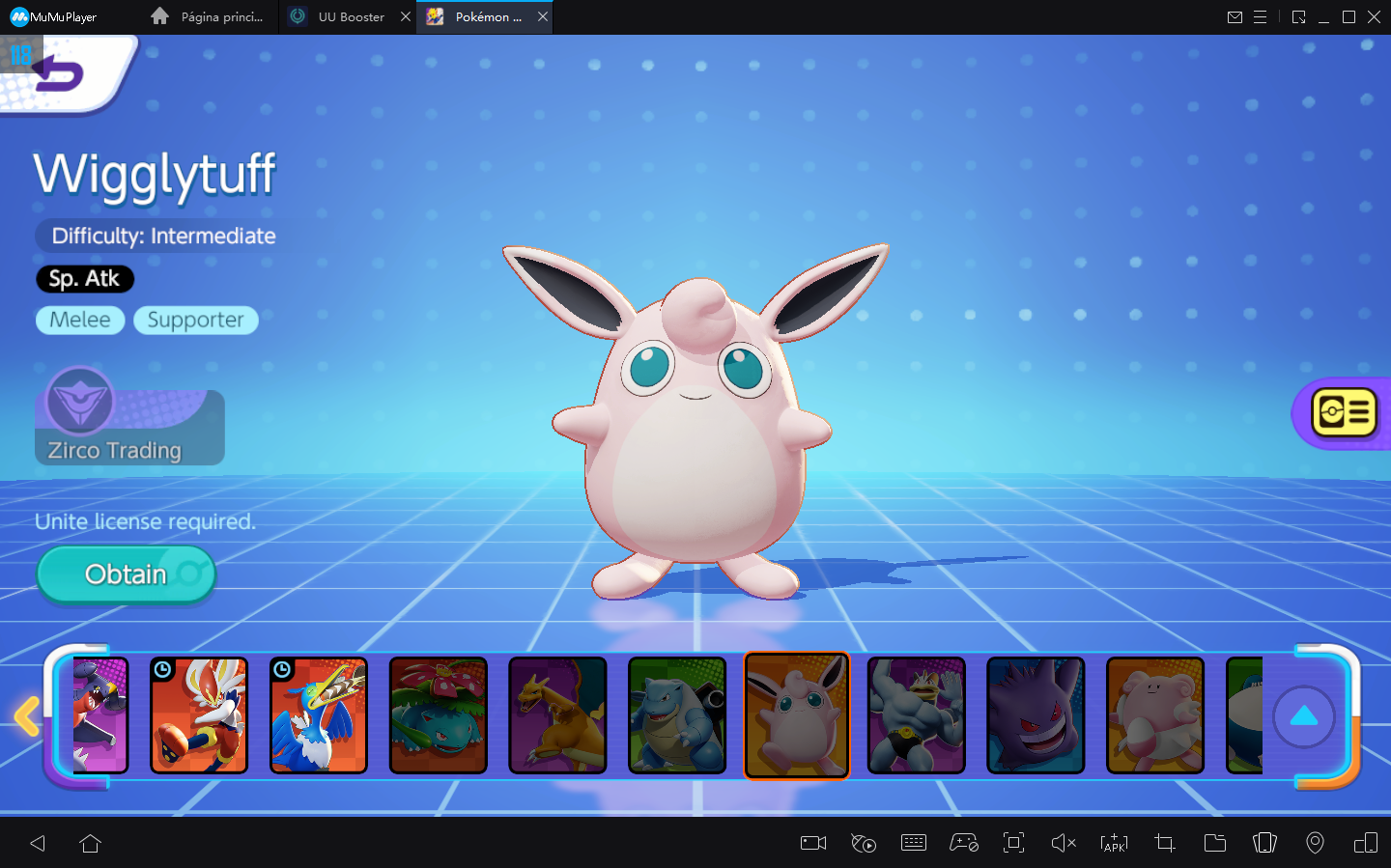Open the hamburger menu in the title bar

point(1262,16)
